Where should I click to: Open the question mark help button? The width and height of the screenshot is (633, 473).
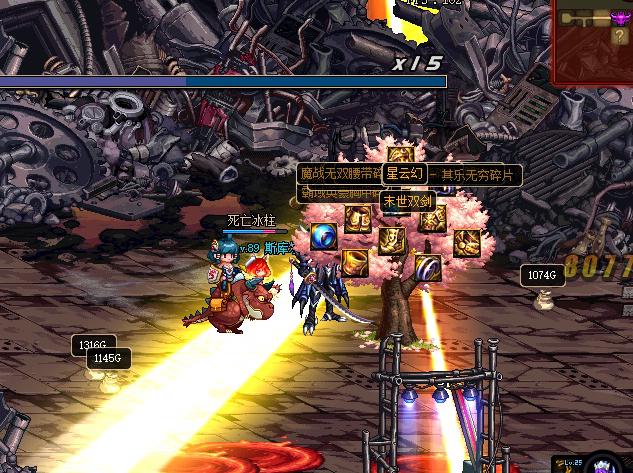tap(620, 36)
